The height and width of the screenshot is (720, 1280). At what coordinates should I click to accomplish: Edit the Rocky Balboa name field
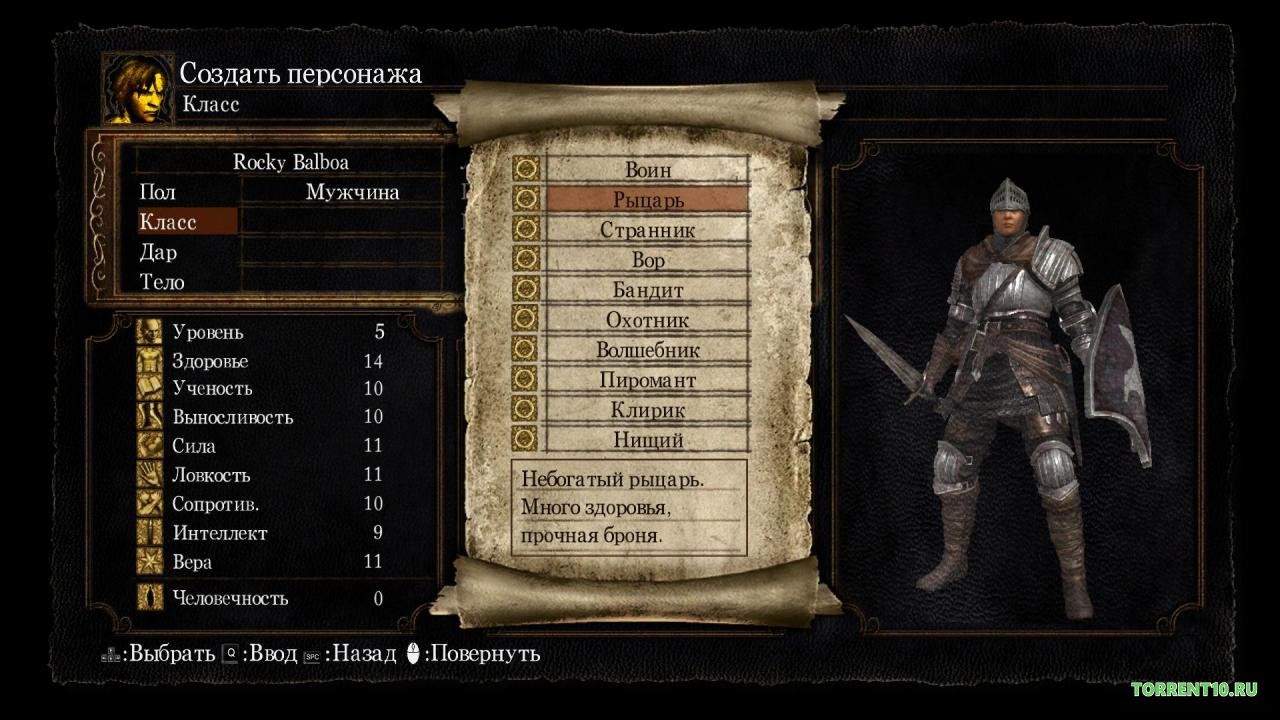(291, 162)
